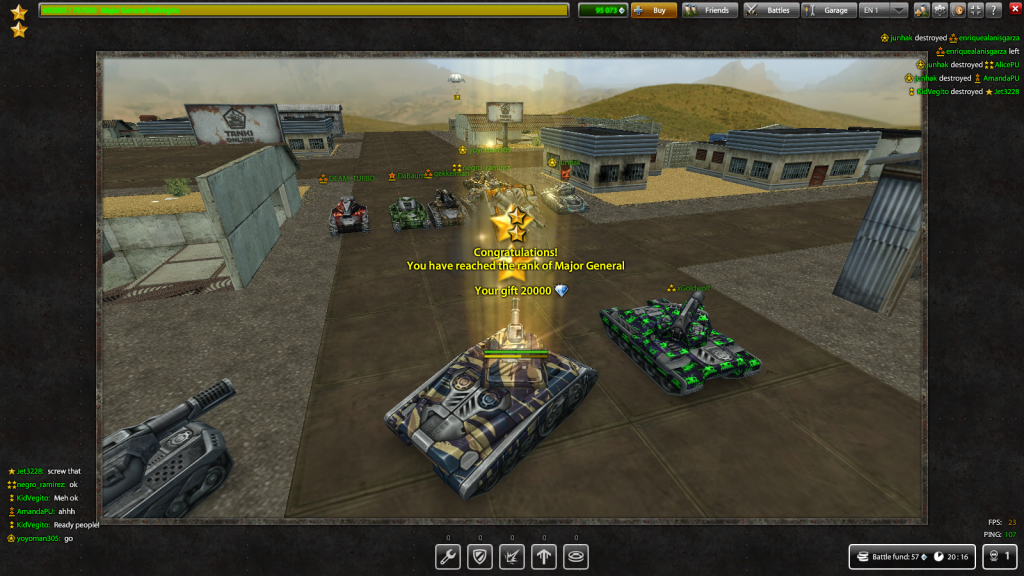This screenshot has width=1024, height=576.
Task: Go to the Battles list
Action: pos(770,10)
